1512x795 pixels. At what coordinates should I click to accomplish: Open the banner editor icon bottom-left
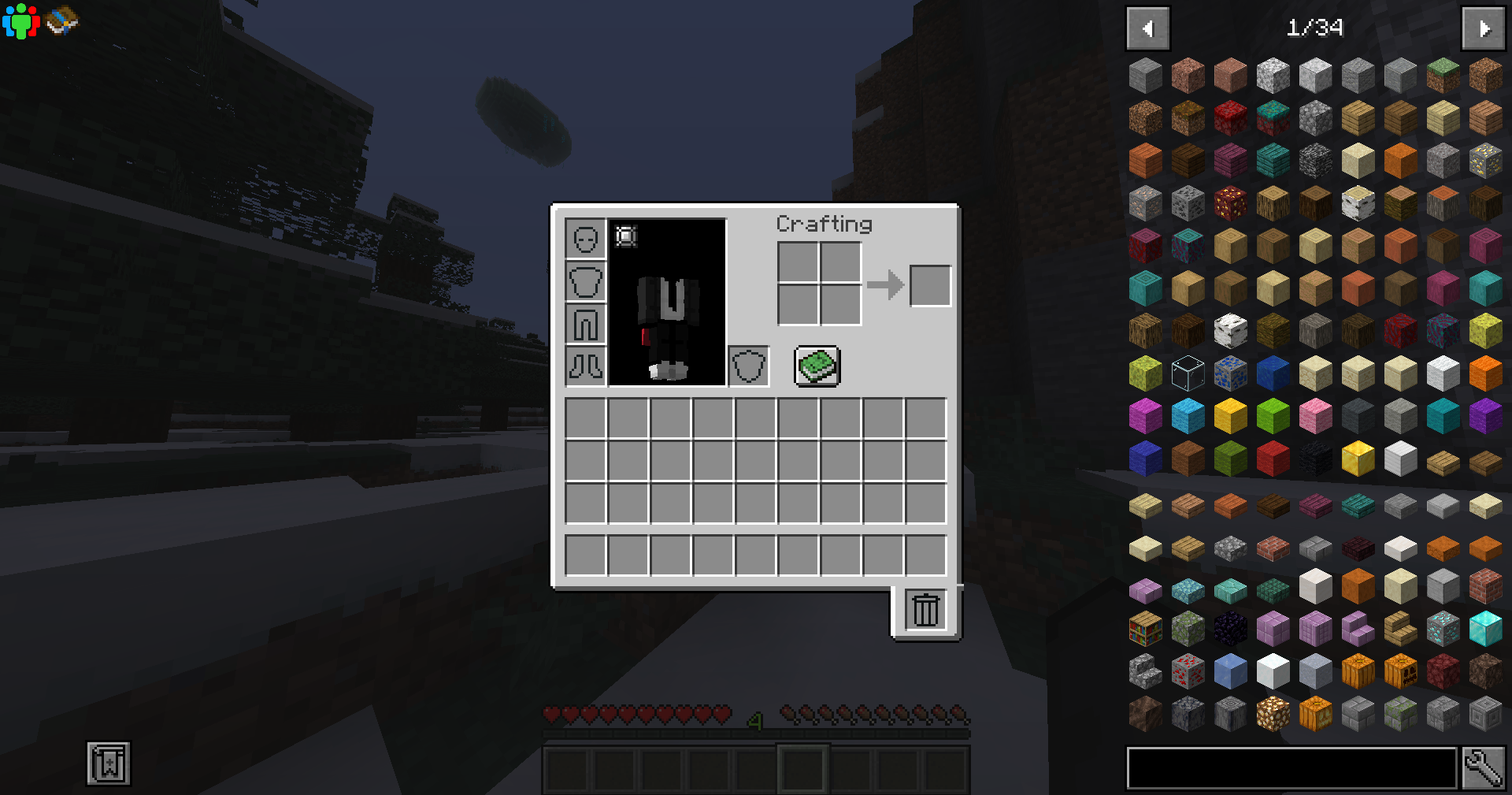pyautogui.click(x=108, y=763)
